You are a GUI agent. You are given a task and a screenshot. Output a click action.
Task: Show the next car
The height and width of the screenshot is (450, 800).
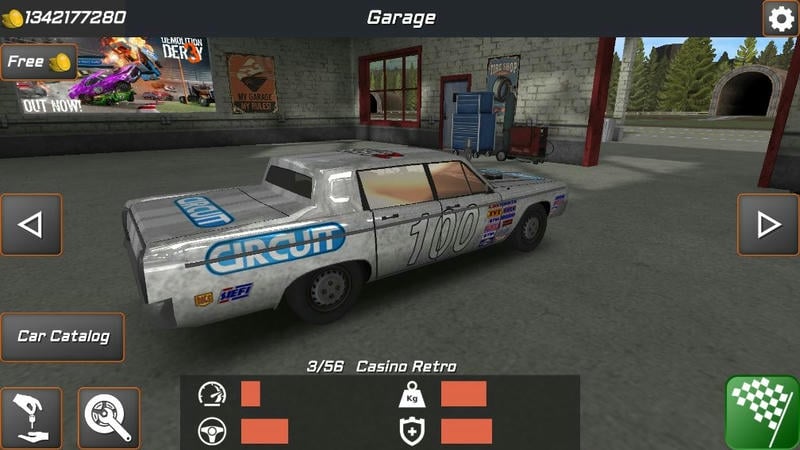pos(768,224)
